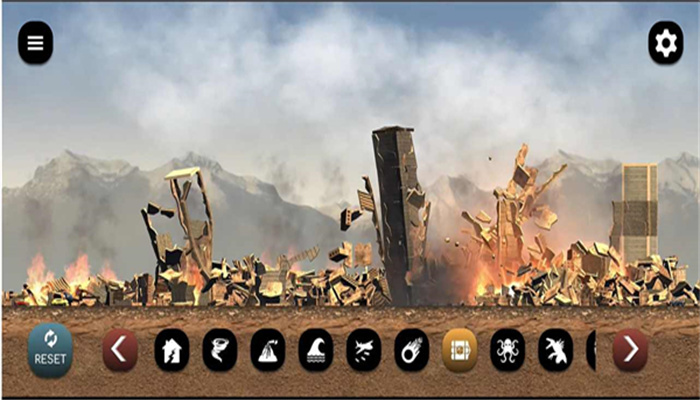Viewport: 700px width, 400px height.
Task: Select the giant lizard monster icon
Action: (x=556, y=350)
